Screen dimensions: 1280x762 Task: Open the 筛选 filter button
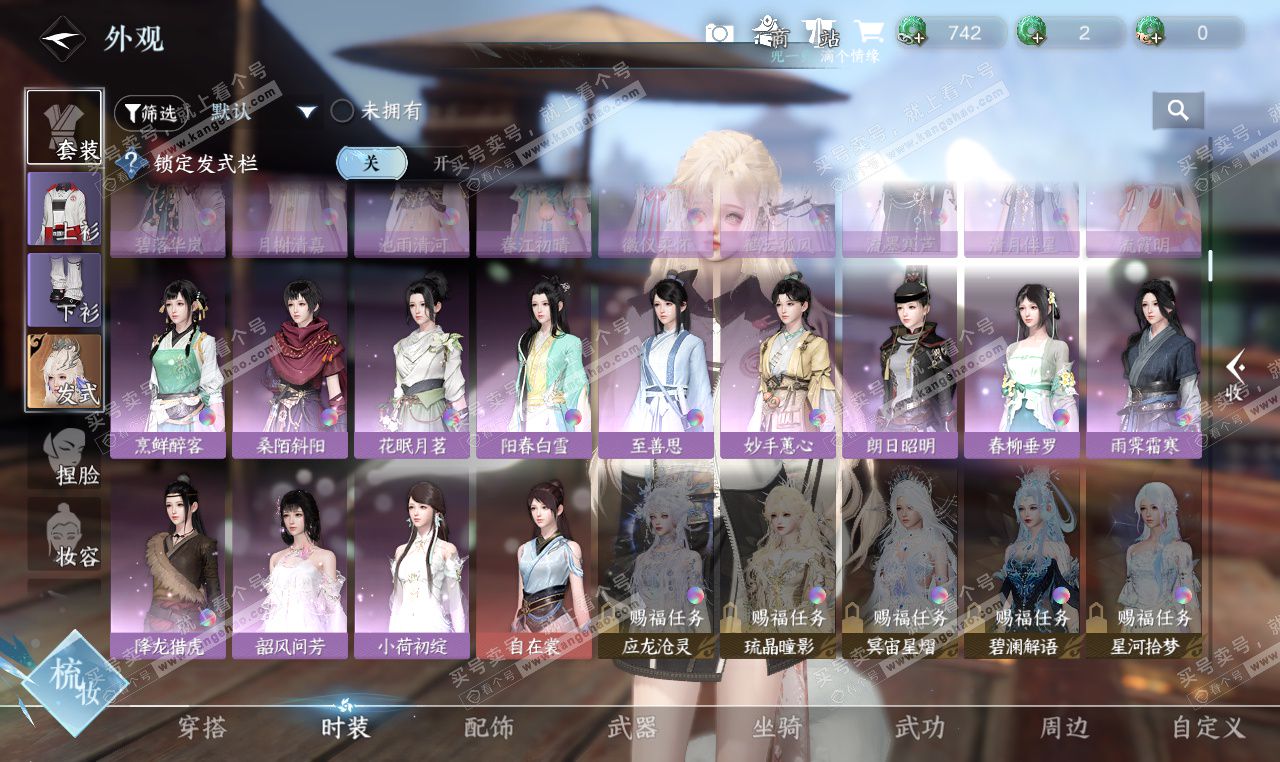151,113
